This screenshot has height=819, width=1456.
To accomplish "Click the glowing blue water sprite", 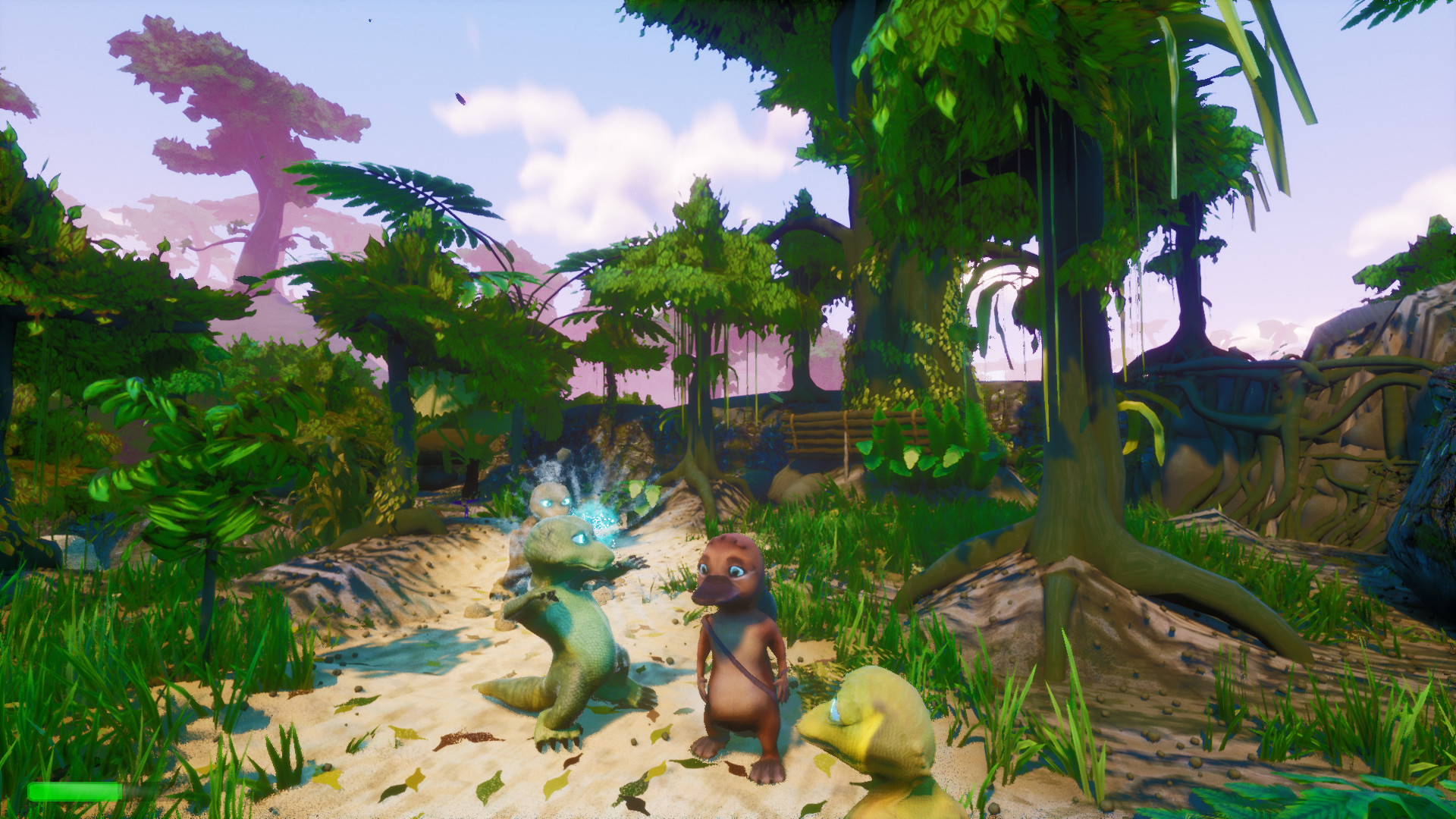I will point(552,500).
